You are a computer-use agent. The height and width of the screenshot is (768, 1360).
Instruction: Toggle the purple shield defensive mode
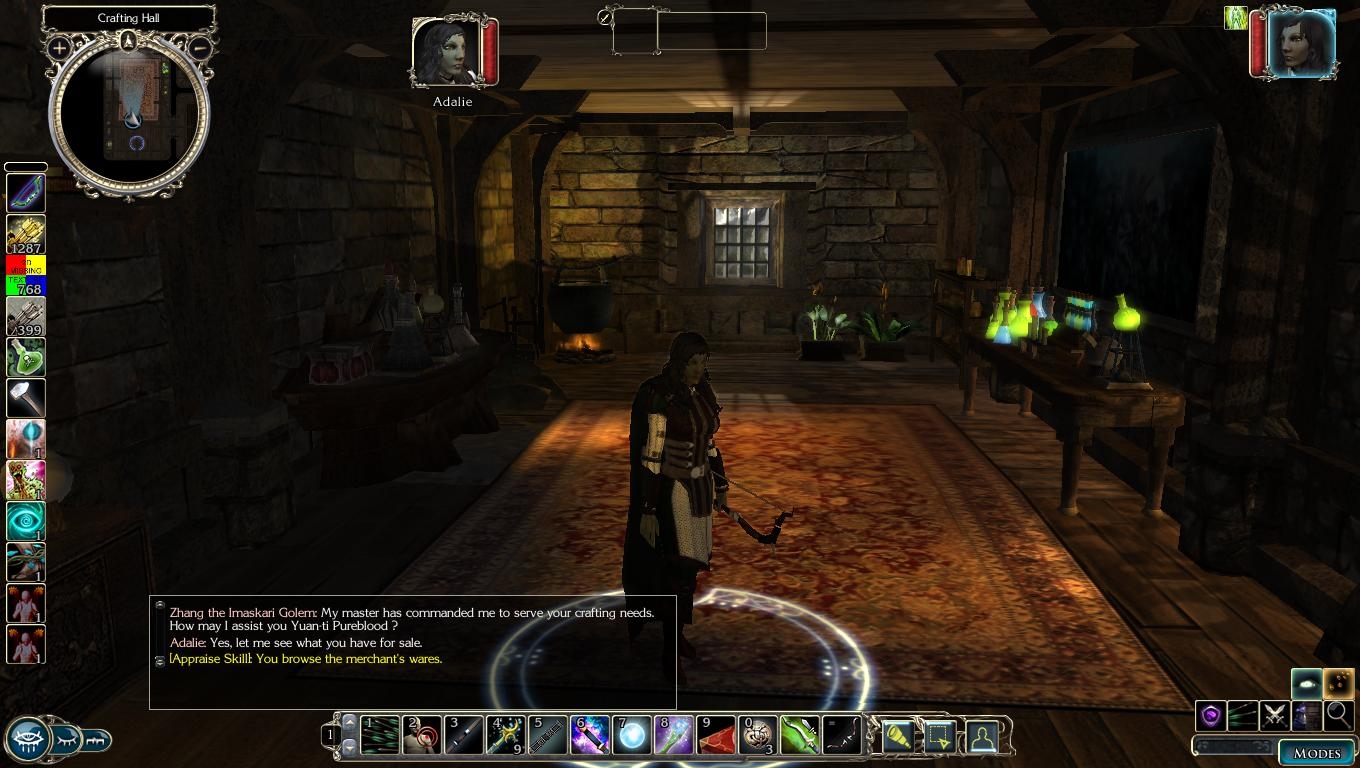pos(1211,715)
